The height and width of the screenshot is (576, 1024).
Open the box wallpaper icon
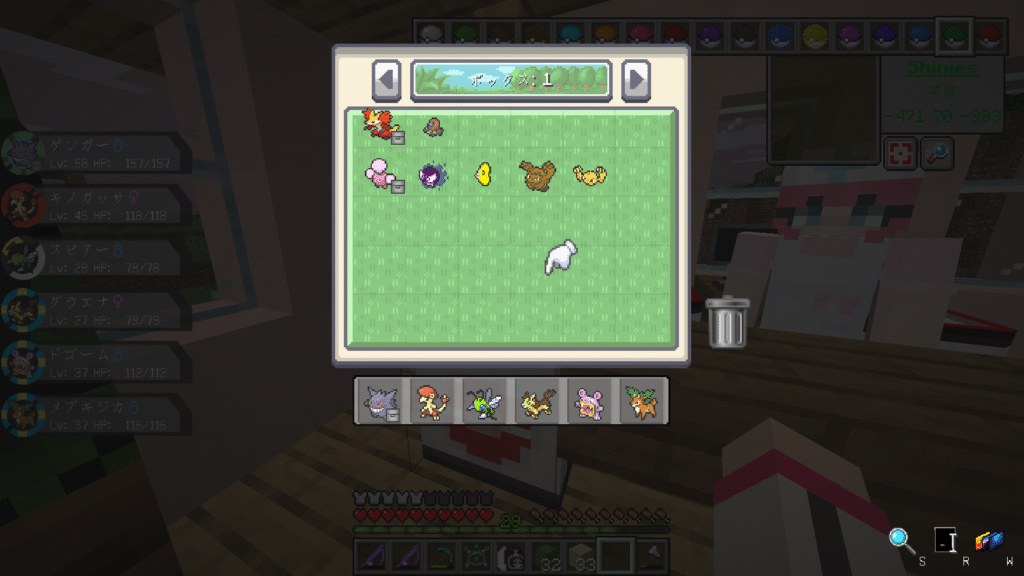(x=990, y=541)
